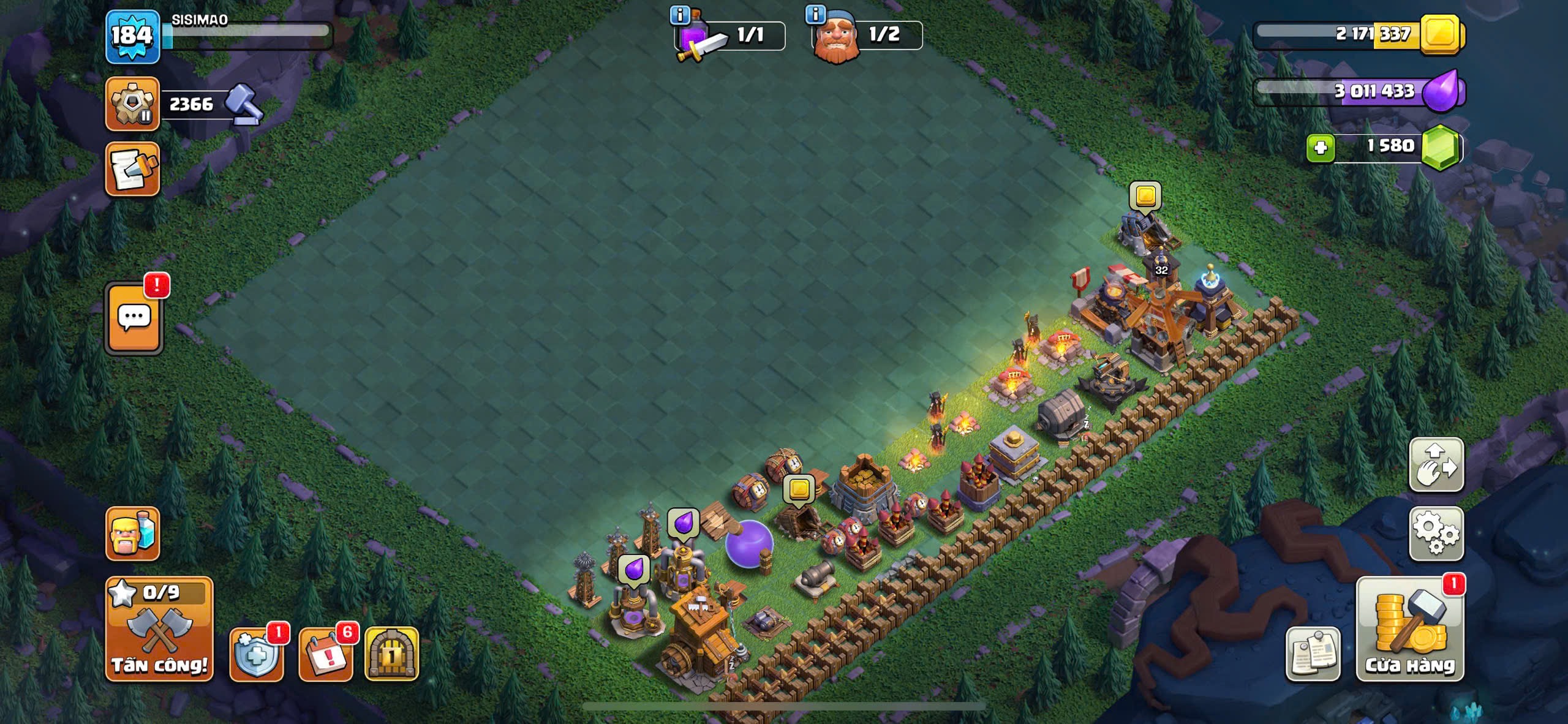Open the calendar events button

coord(326,654)
